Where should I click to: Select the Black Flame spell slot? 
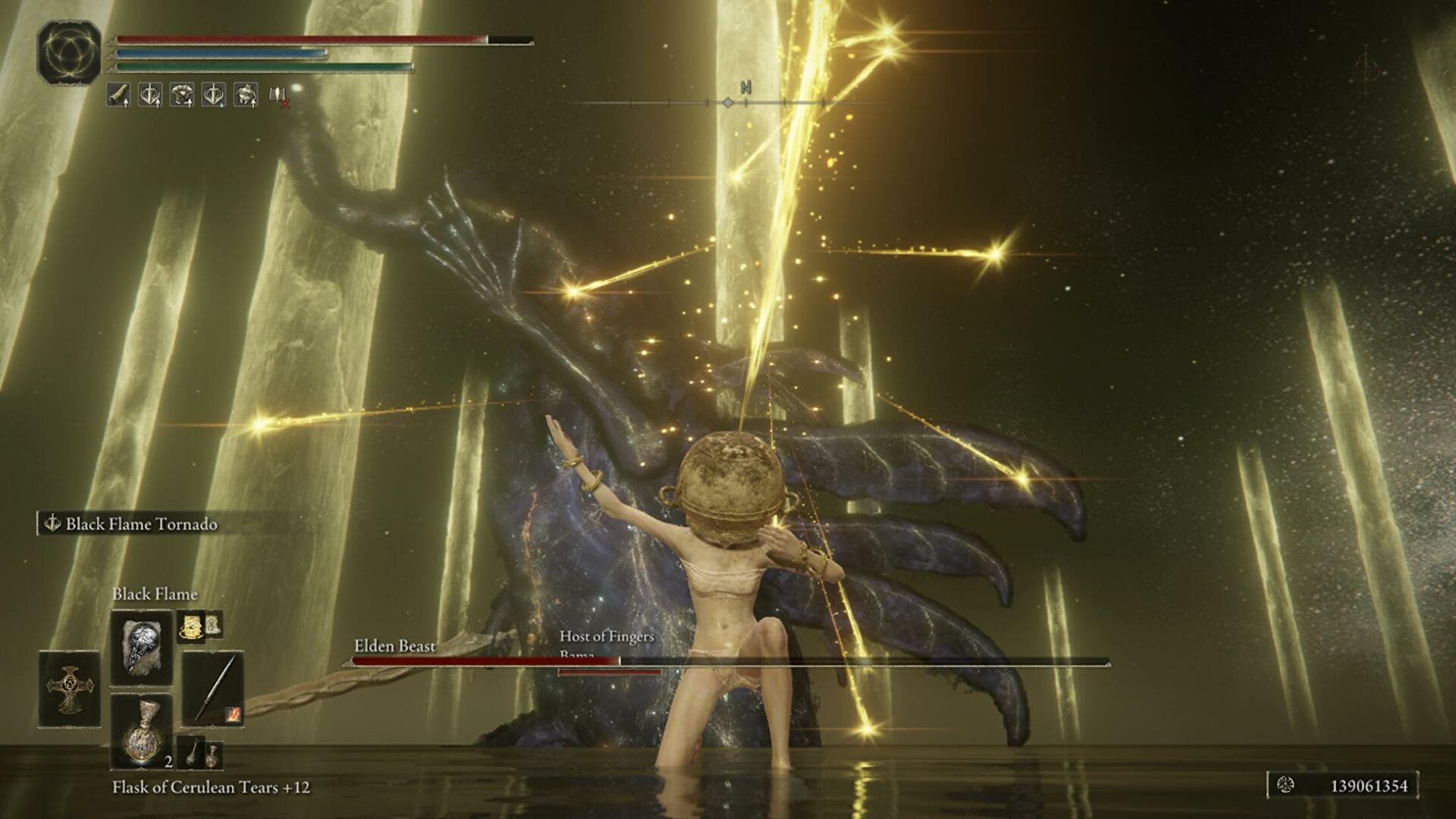pos(142,647)
